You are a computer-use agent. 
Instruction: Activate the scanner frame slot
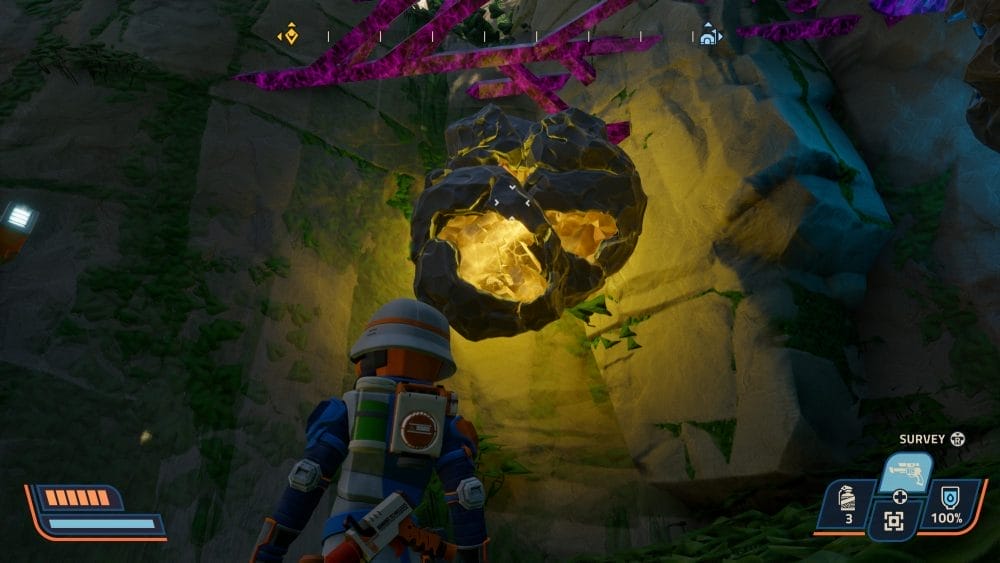point(894,520)
